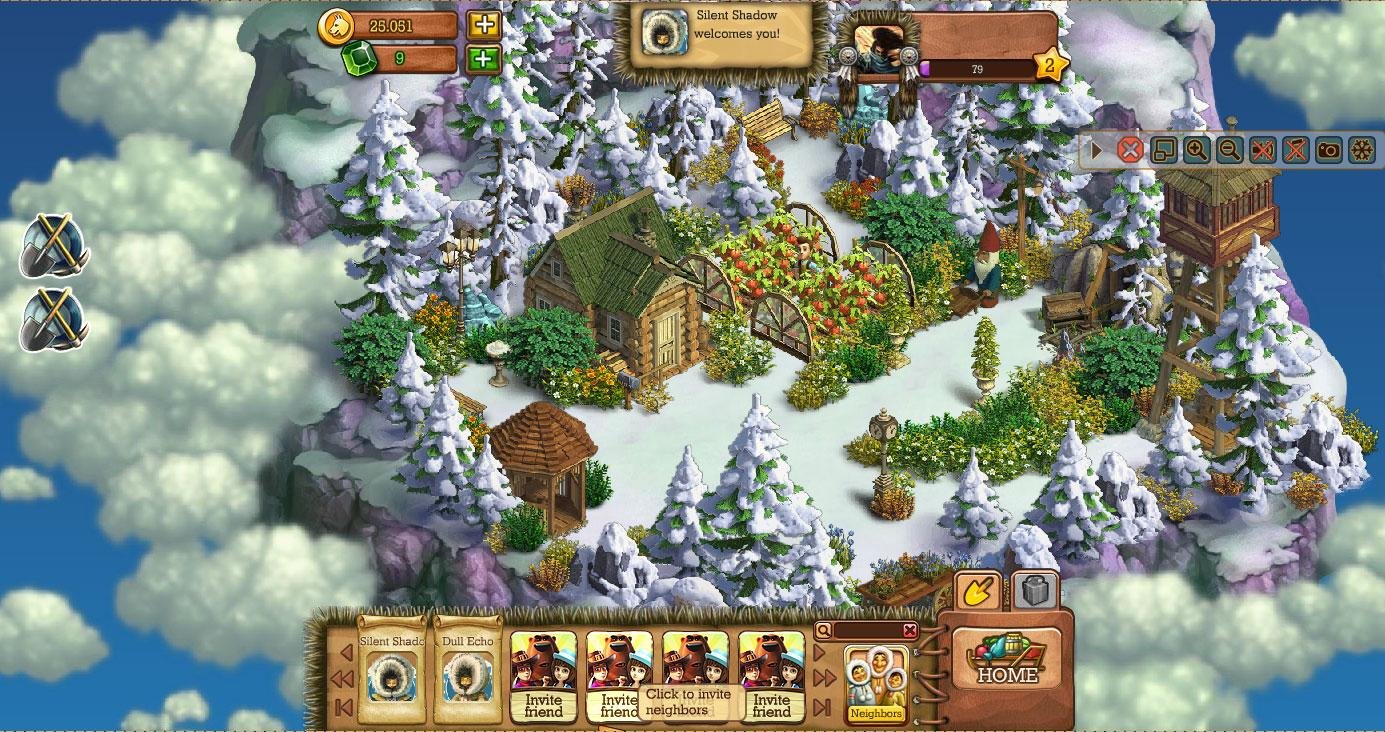Return to your farm with the HOME button
The height and width of the screenshot is (732, 1385).
click(1006, 661)
